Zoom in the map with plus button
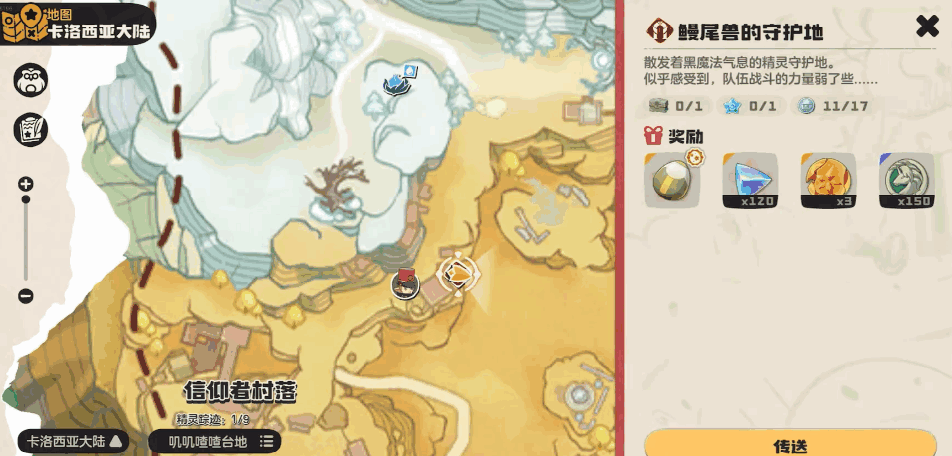The height and width of the screenshot is (456, 952). point(26,184)
